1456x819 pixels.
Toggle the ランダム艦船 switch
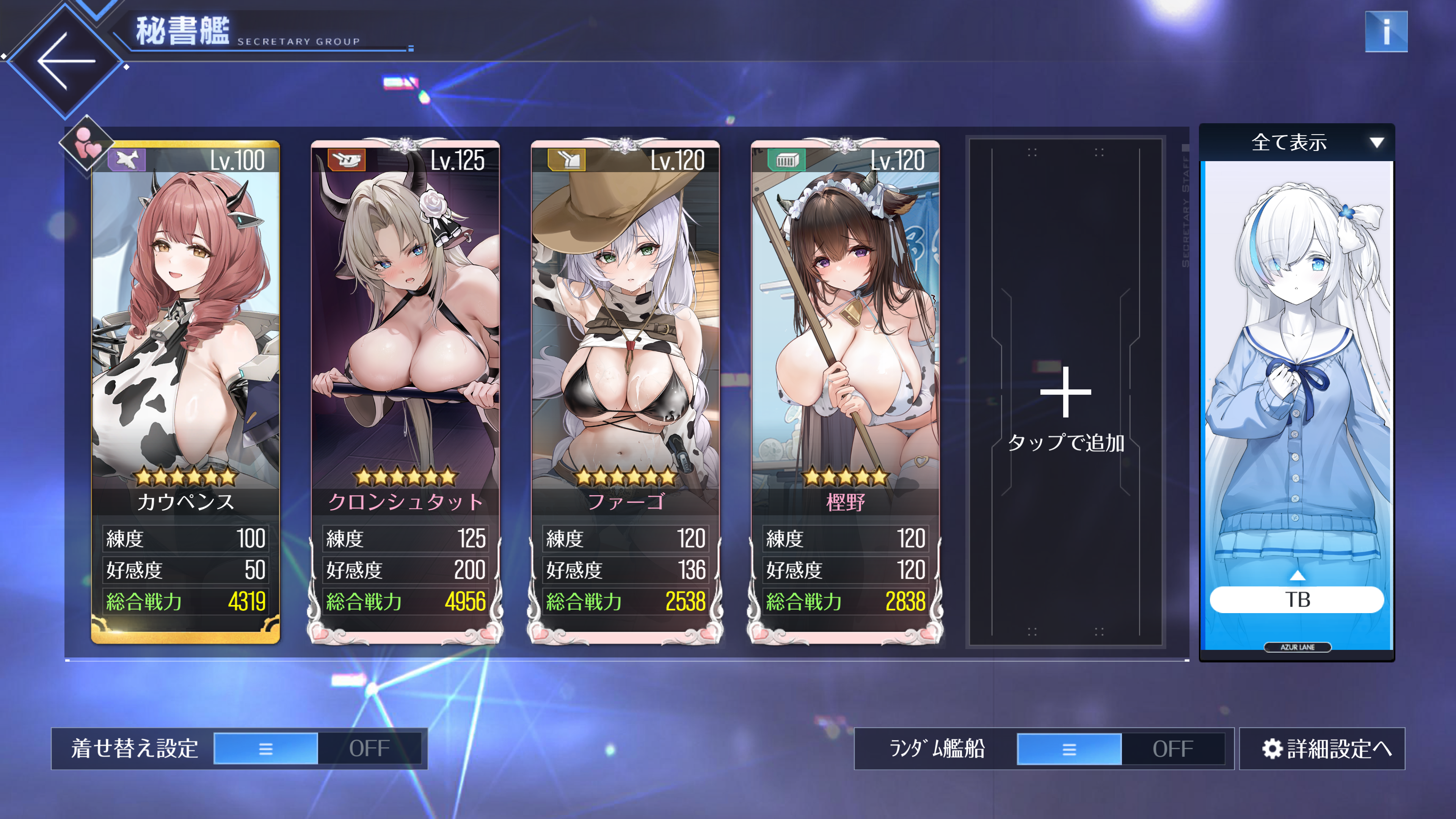tap(1120, 748)
